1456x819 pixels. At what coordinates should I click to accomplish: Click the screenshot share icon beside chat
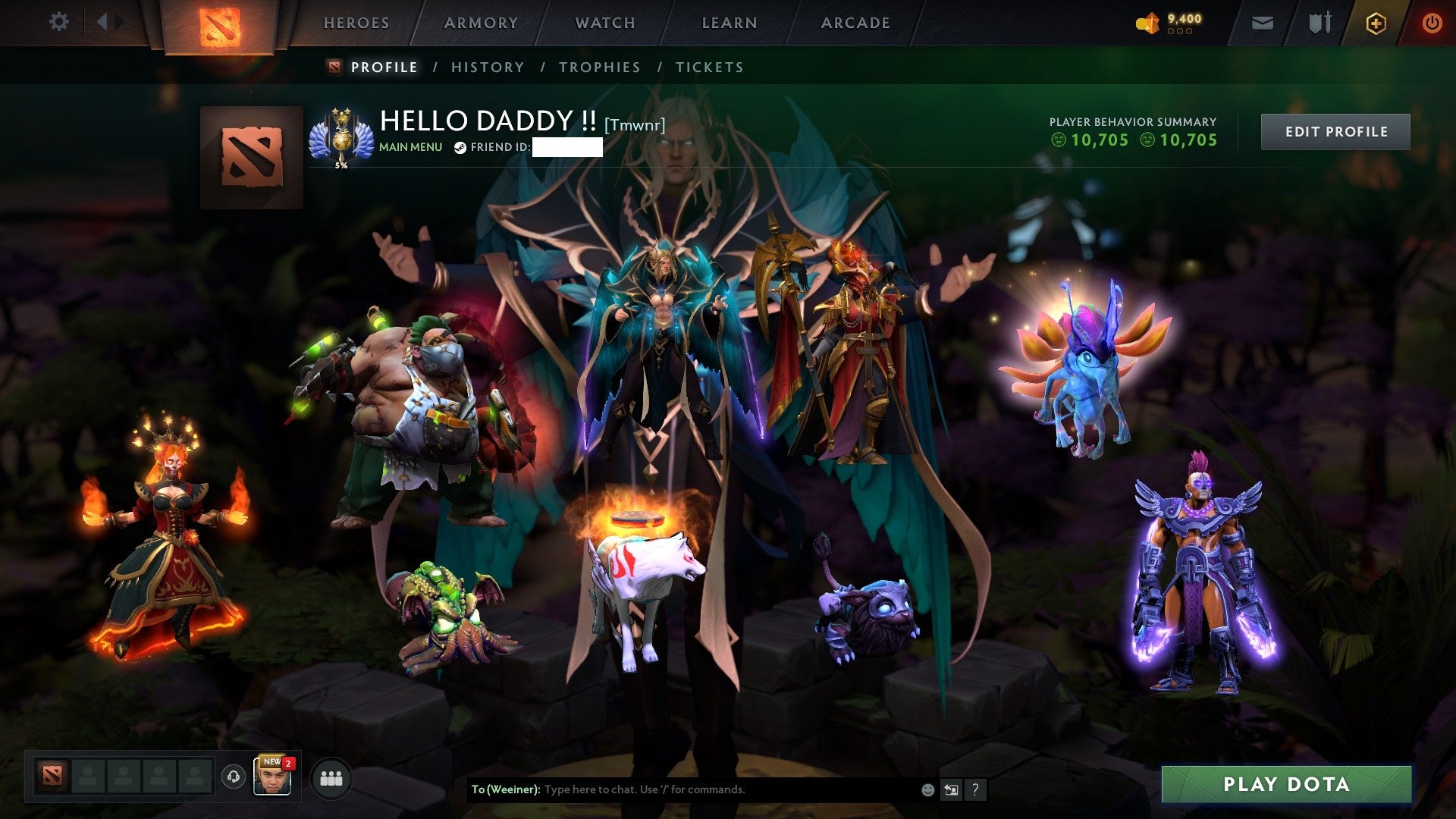(x=951, y=789)
